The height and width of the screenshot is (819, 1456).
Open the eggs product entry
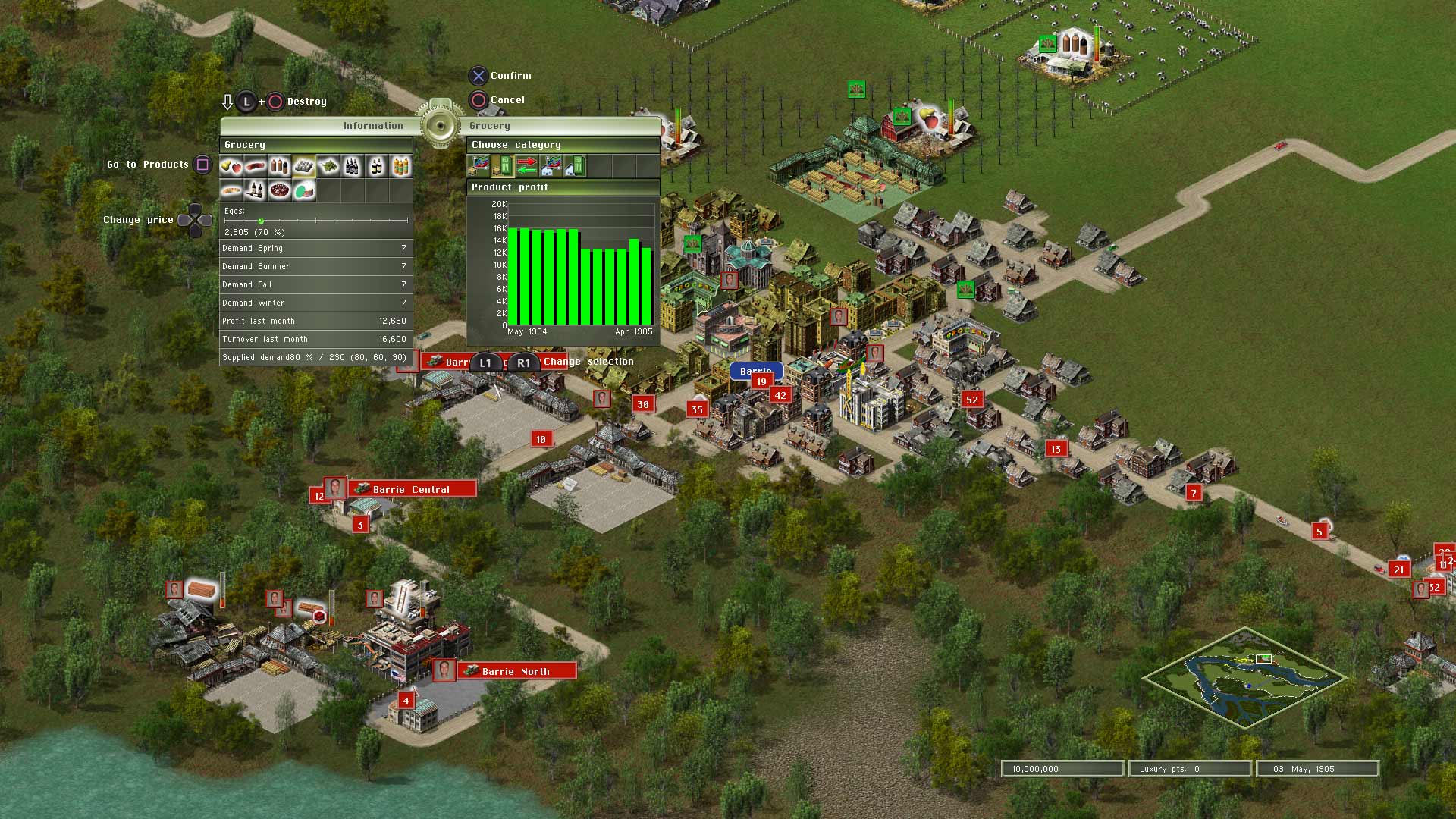pyautogui.click(x=303, y=166)
